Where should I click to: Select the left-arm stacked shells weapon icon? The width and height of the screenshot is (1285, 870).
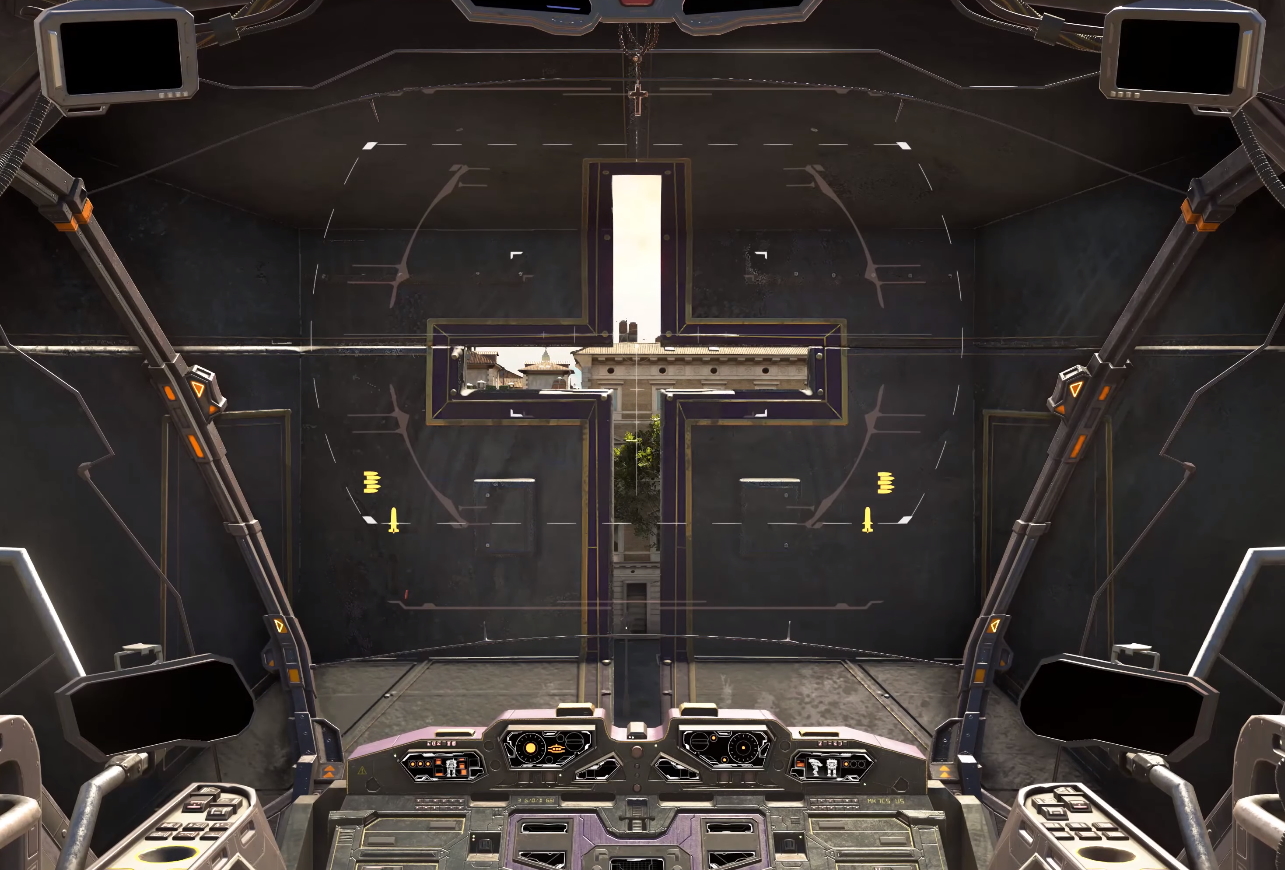click(372, 482)
